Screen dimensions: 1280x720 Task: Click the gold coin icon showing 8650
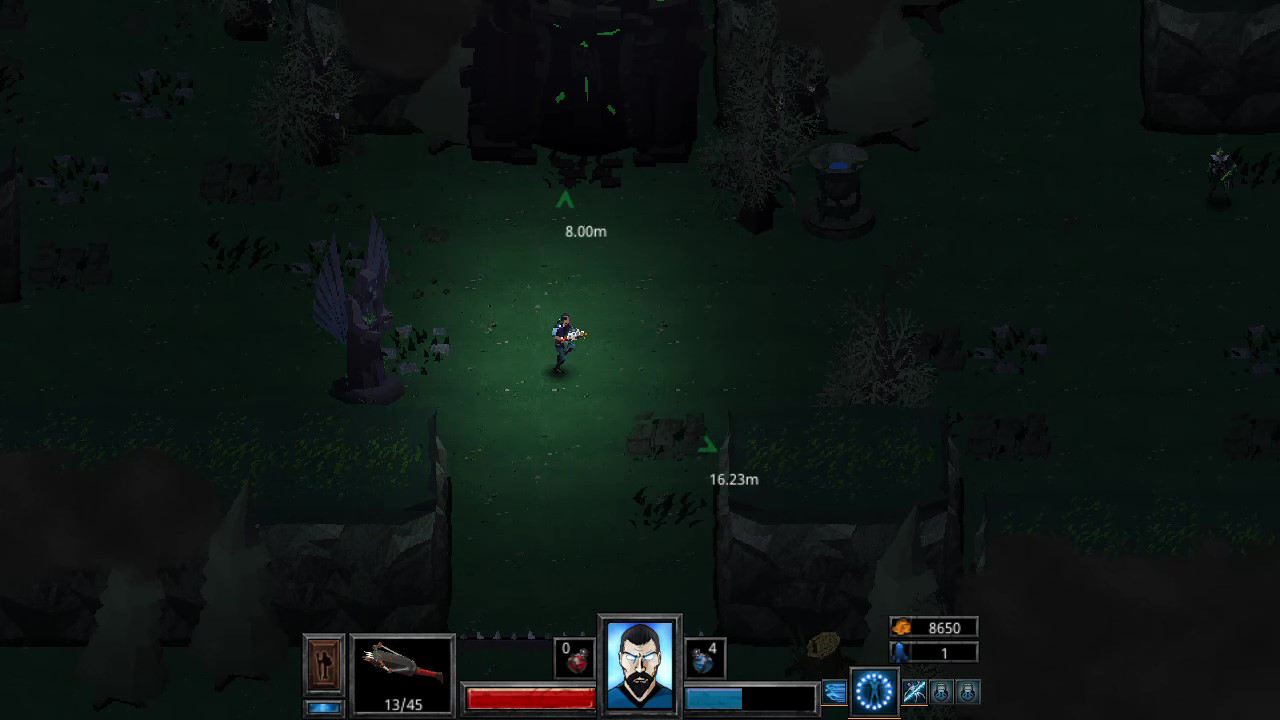pyautogui.click(x=899, y=627)
